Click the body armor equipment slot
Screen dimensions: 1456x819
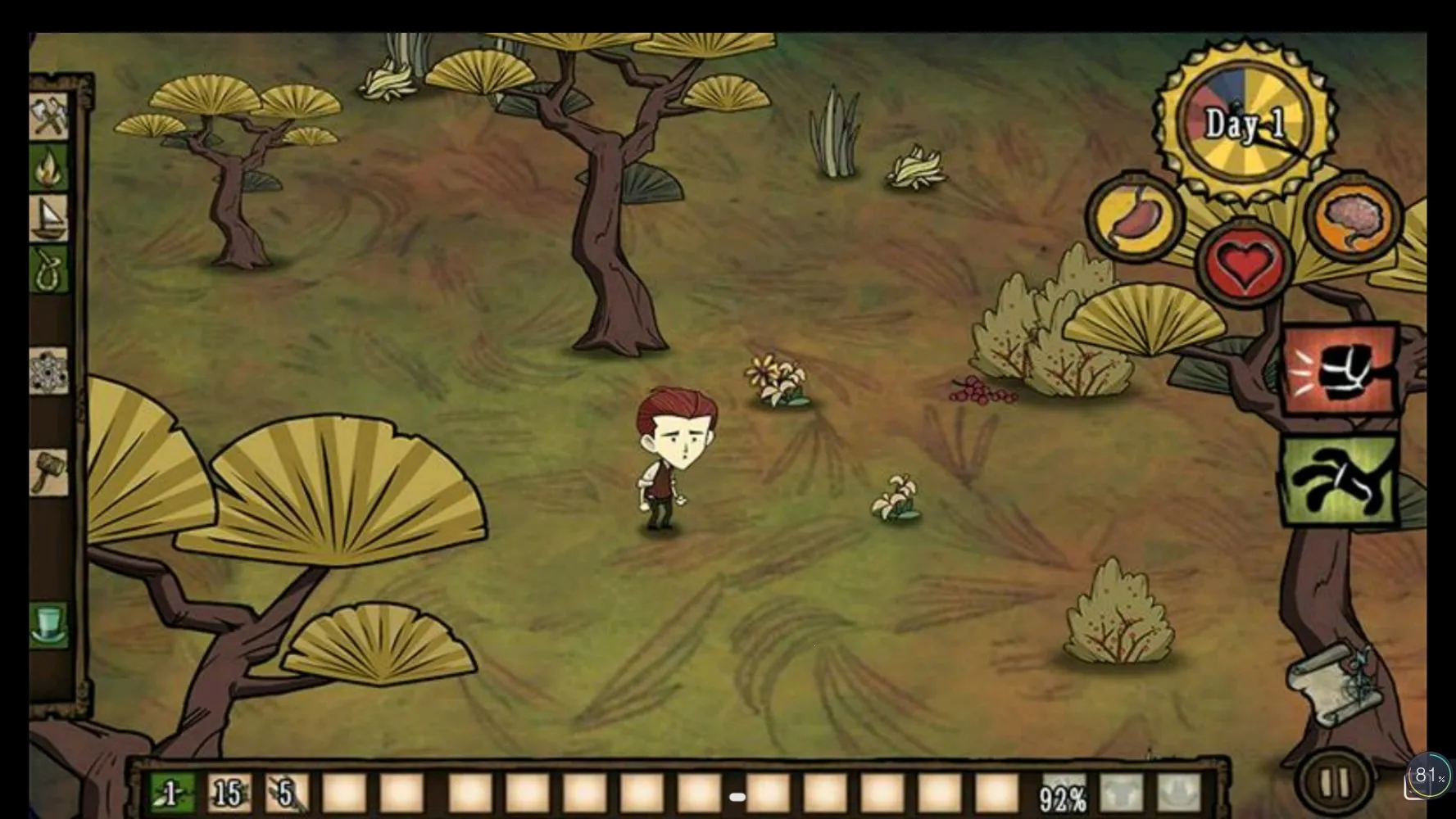coord(1121,793)
